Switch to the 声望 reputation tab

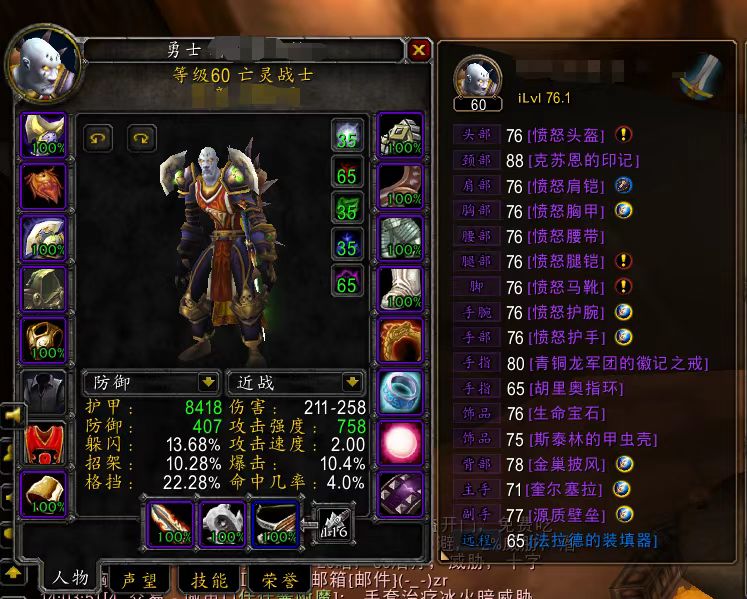coord(139,579)
